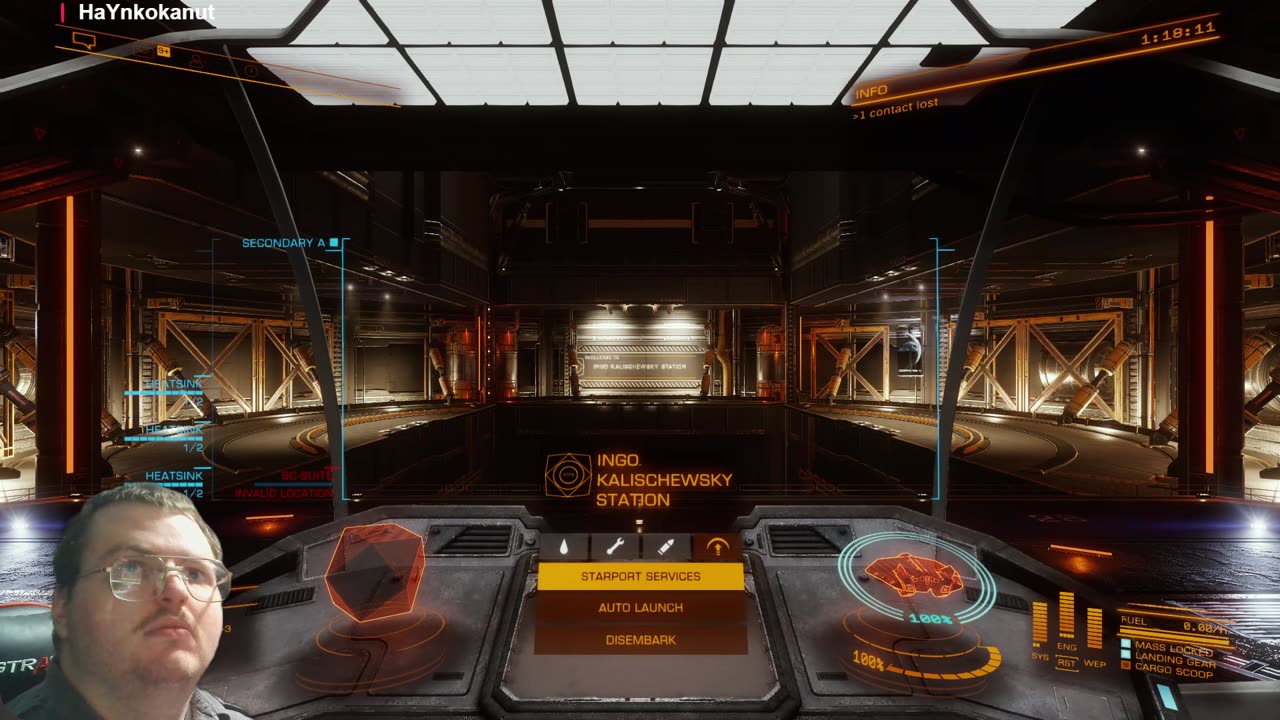The height and width of the screenshot is (720, 1280).
Task: Click the refuel droplet icon
Action: click(x=564, y=547)
